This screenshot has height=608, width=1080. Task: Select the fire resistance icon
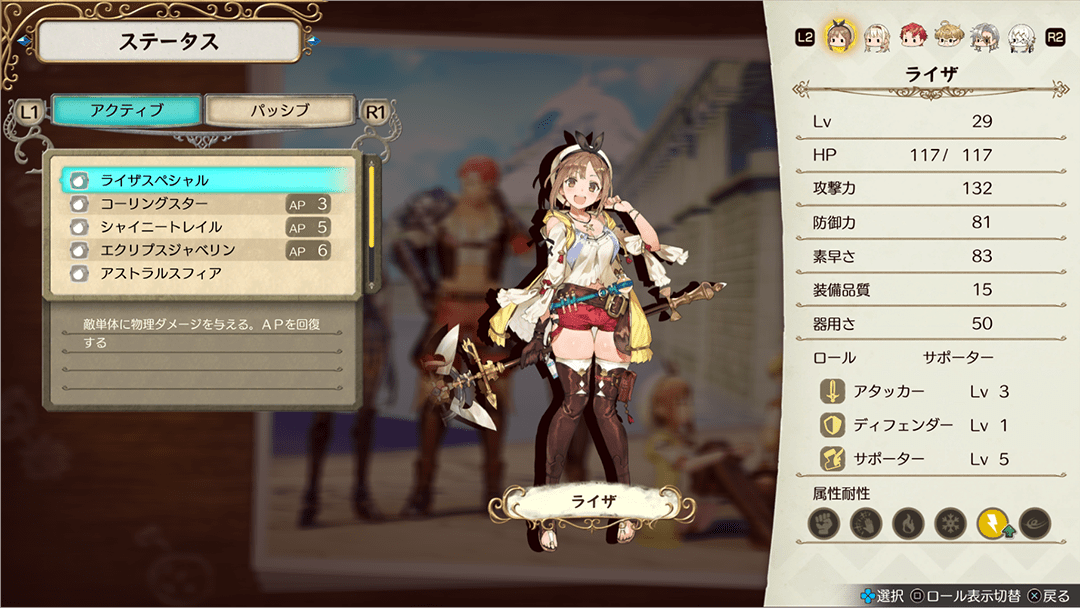tap(907, 522)
